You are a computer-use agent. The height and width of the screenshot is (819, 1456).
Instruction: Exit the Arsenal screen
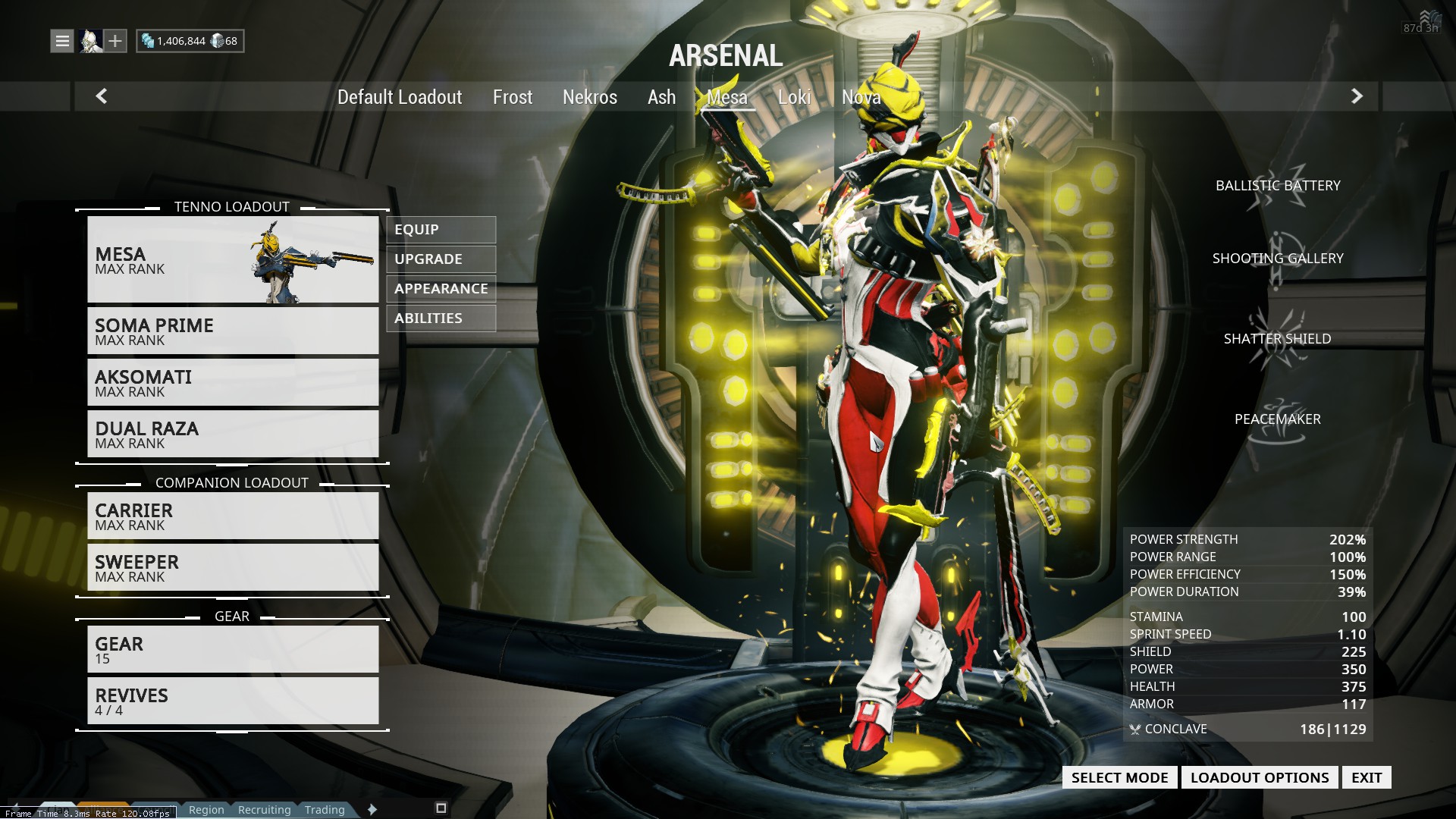tap(1366, 777)
